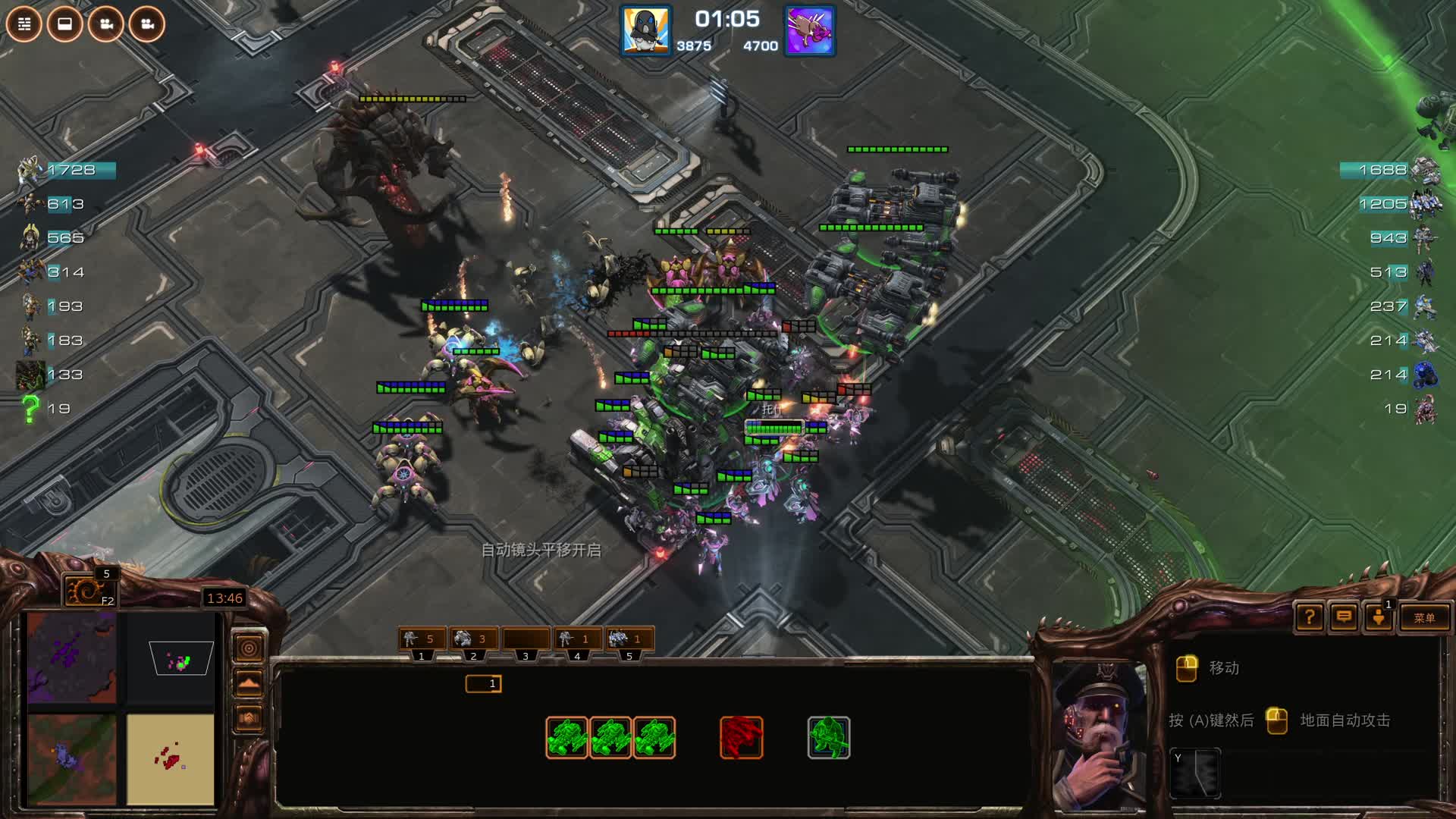
Task: Click the commander portrait
Action: (x=1099, y=734)
